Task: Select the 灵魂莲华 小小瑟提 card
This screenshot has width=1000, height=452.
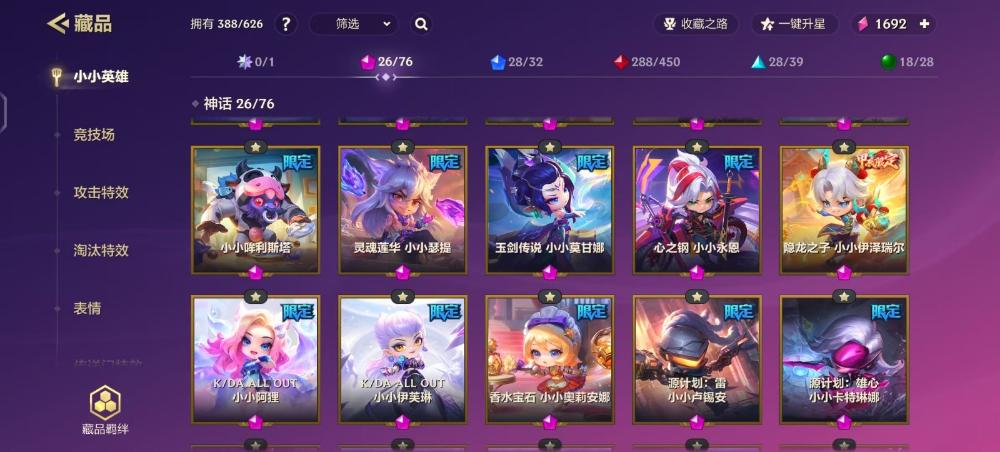Action: coord(402,210)
